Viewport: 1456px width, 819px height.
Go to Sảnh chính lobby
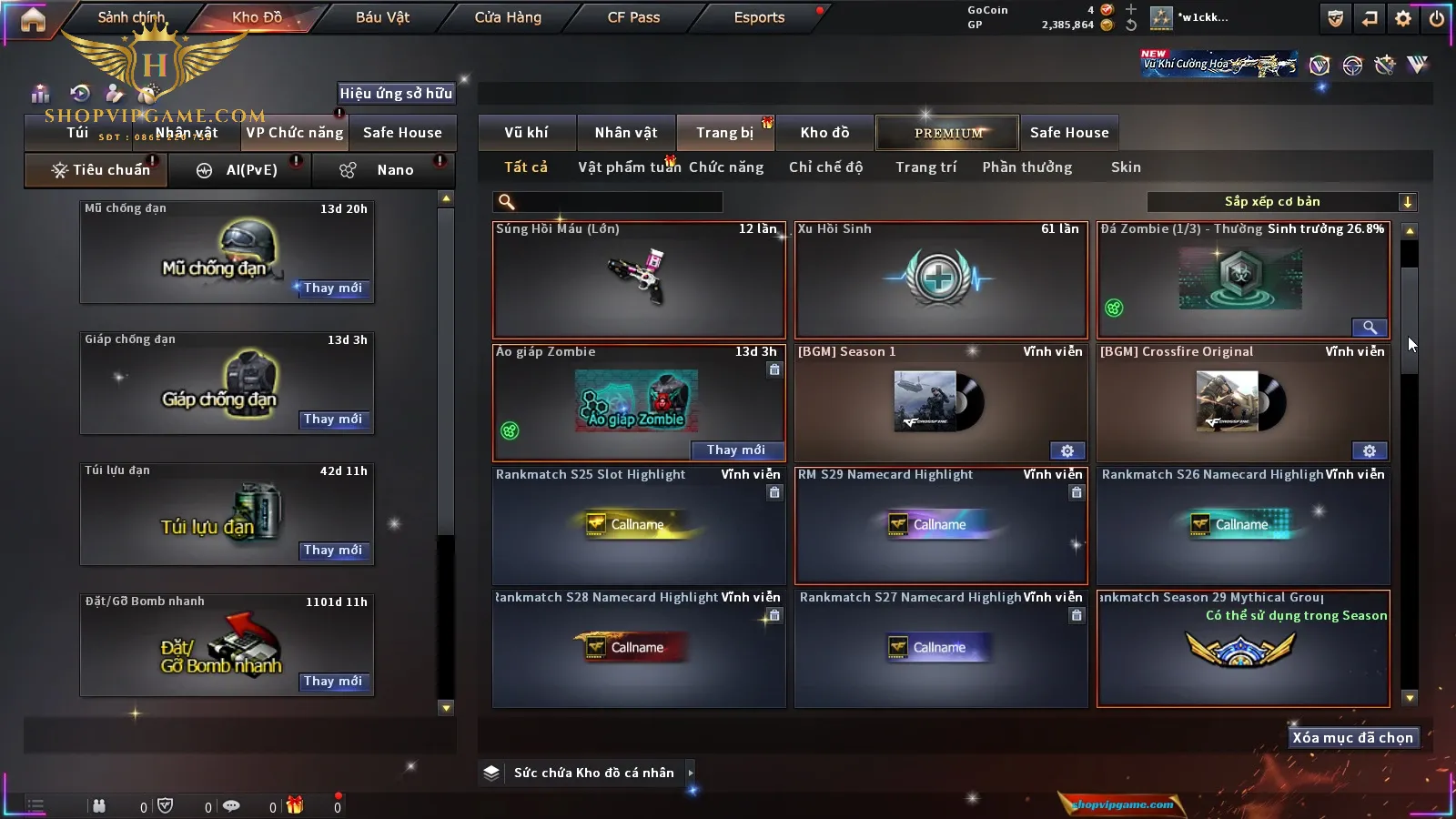[x=131, y=17]
